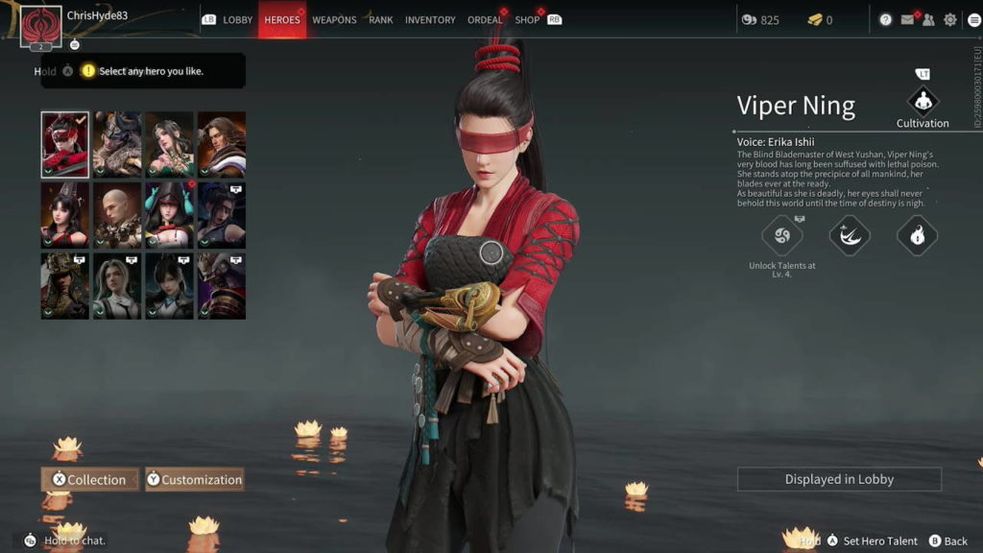The width and height of the screenshot is (983, 553).
Task: Open the settings gear
Action: tap(950, 20)
